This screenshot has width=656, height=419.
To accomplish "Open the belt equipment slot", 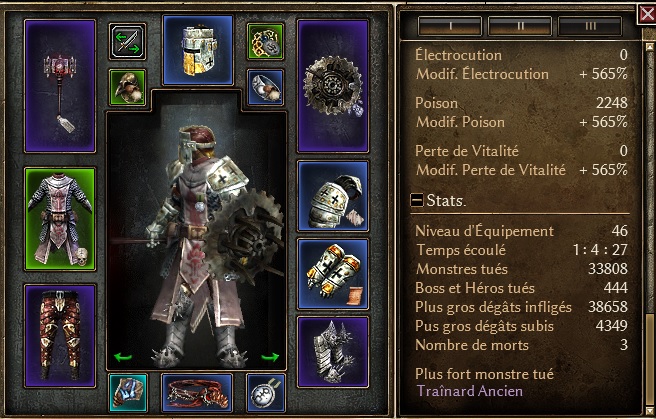I will (x=197, y=392).
